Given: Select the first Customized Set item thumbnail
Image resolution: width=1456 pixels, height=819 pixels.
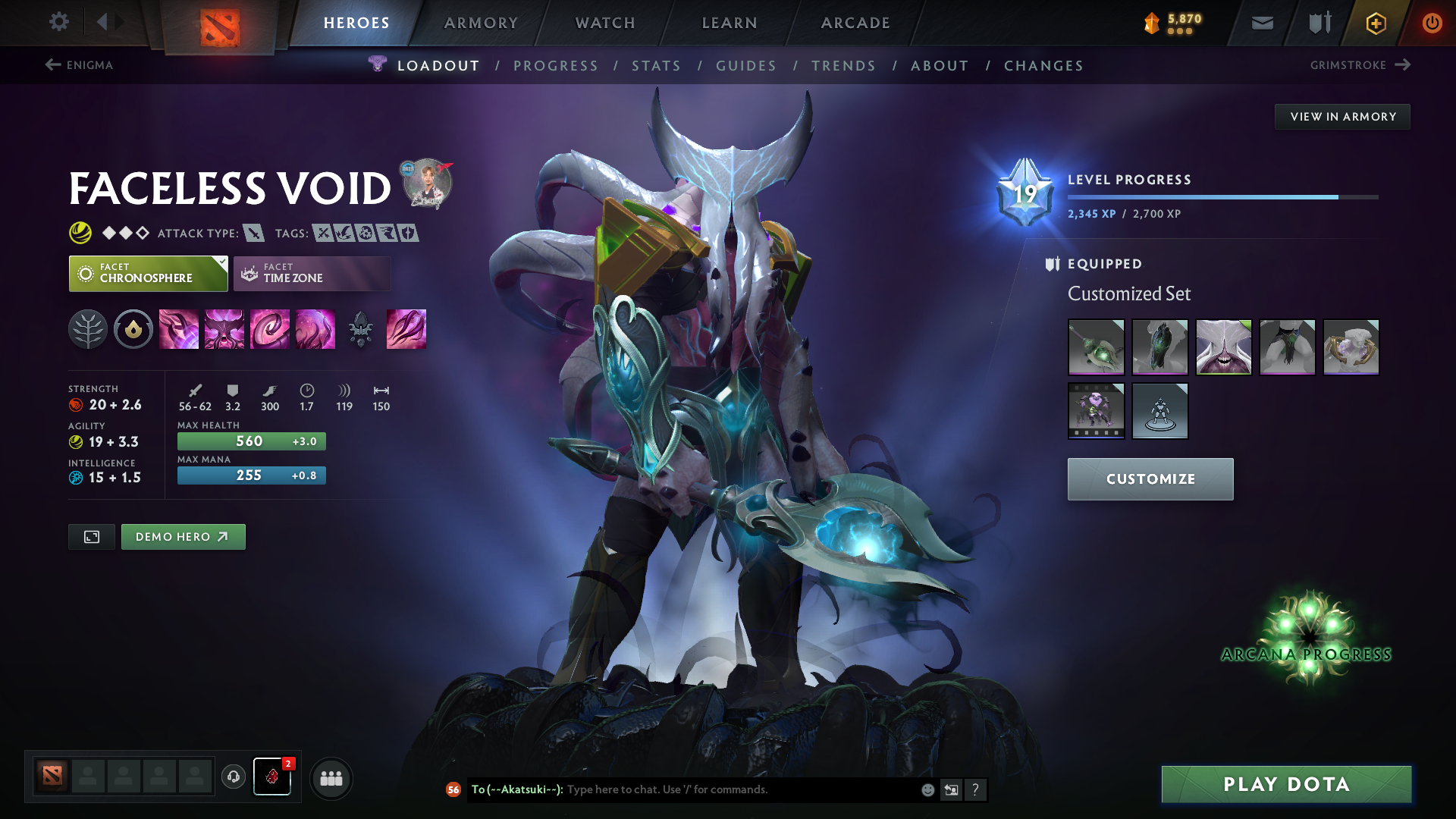Looking at the screenshot, I should point(1096,347).
